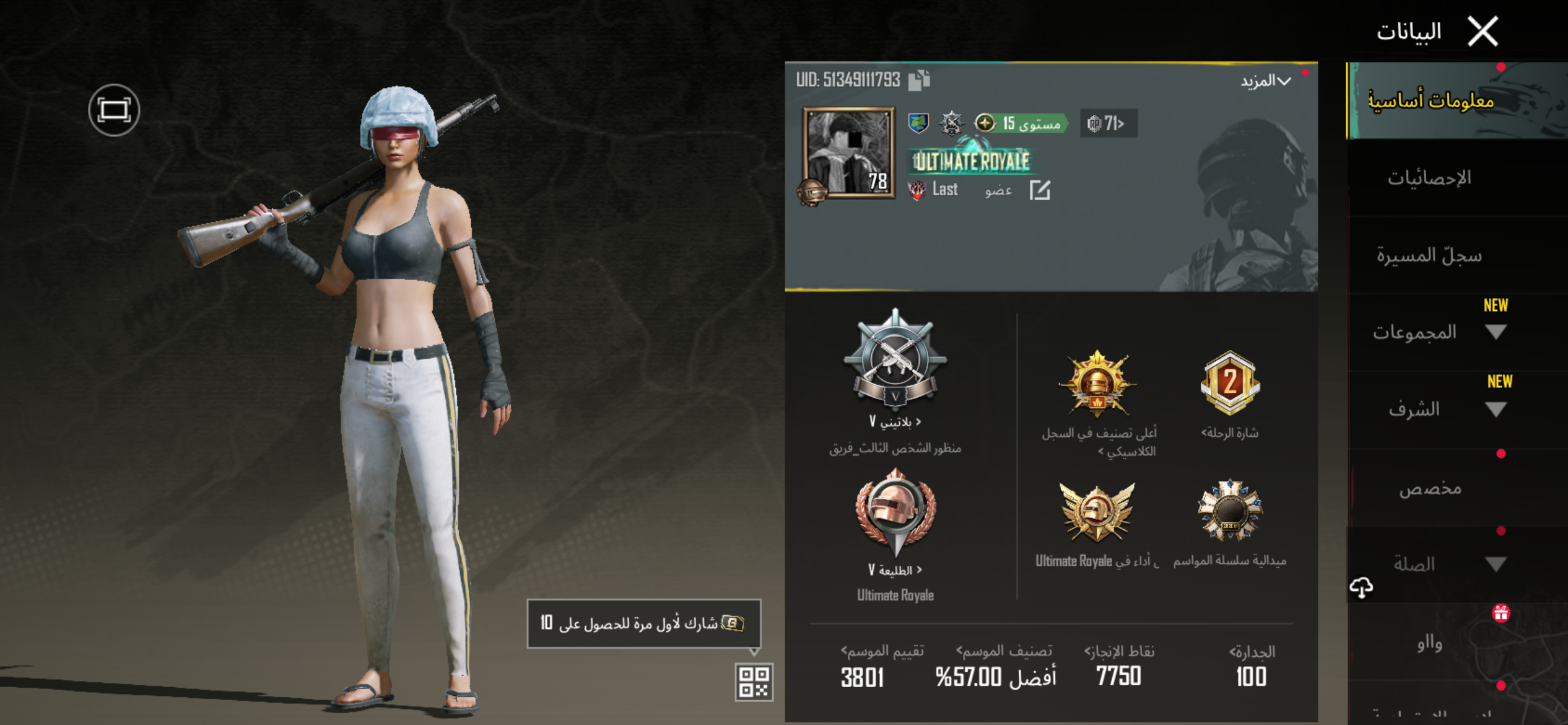The image size is (1568, 725).
Task: Click the player avatar portrait
Action: [848, 152]
